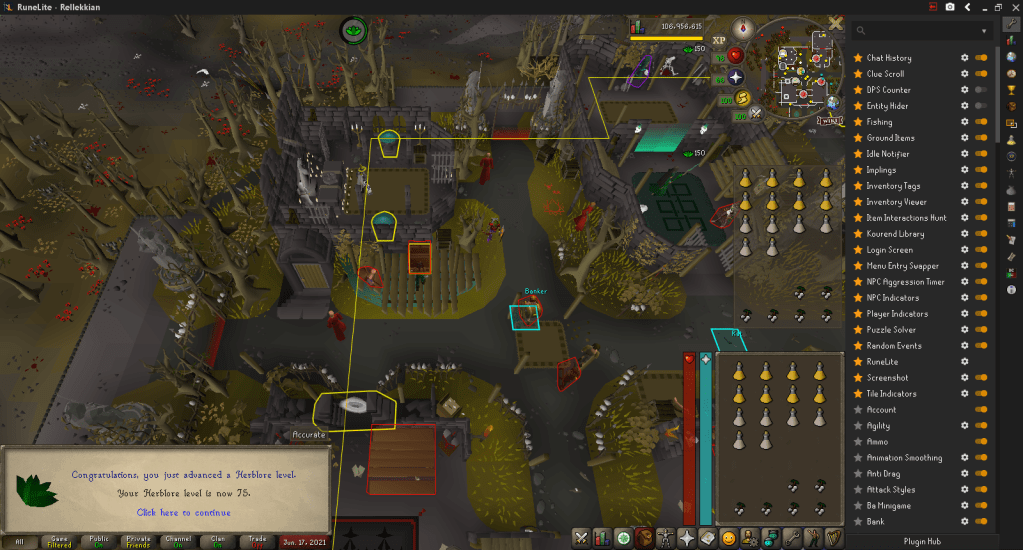Toggle the Ground Items plugin switch
1023x550 pixels.
980,138
